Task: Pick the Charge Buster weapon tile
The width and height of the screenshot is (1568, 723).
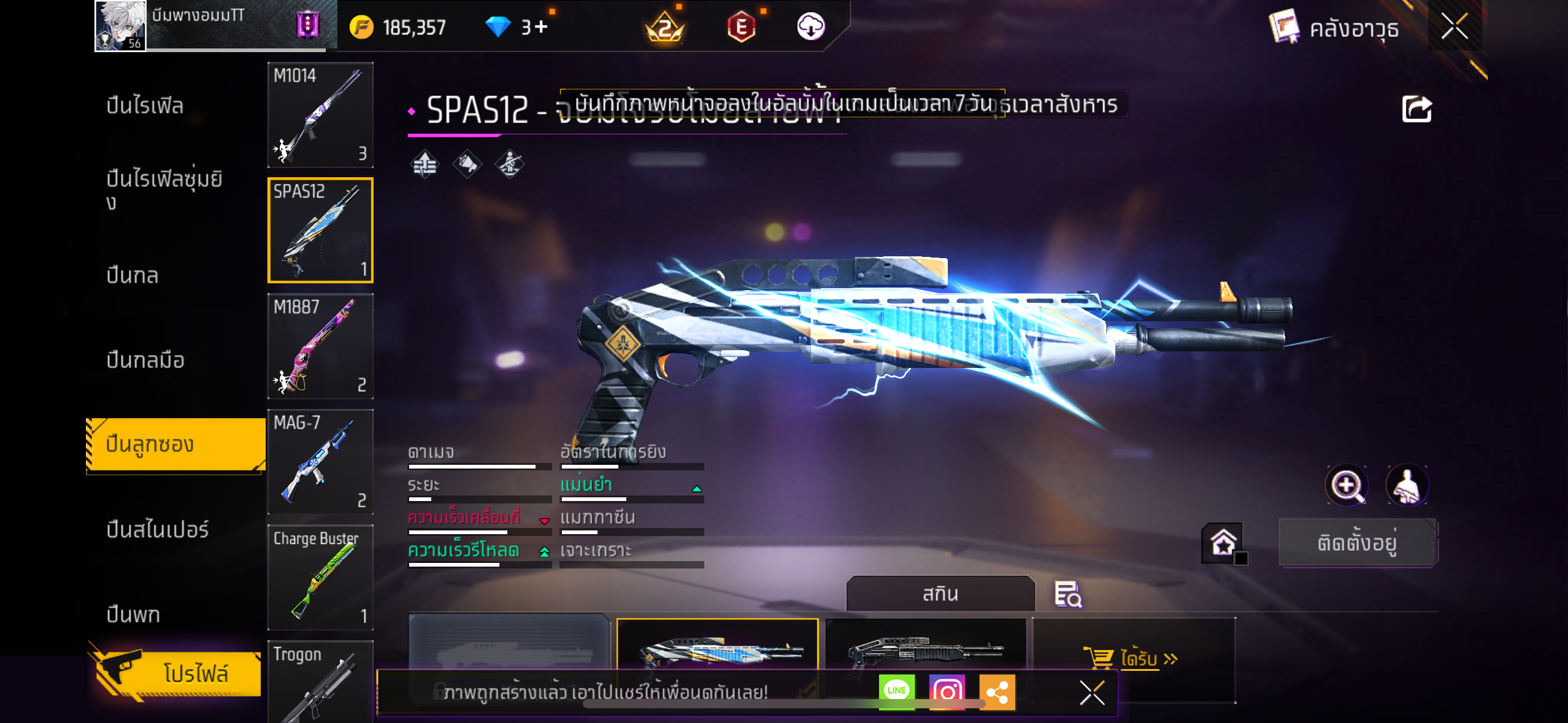Action: coord(320,576)
